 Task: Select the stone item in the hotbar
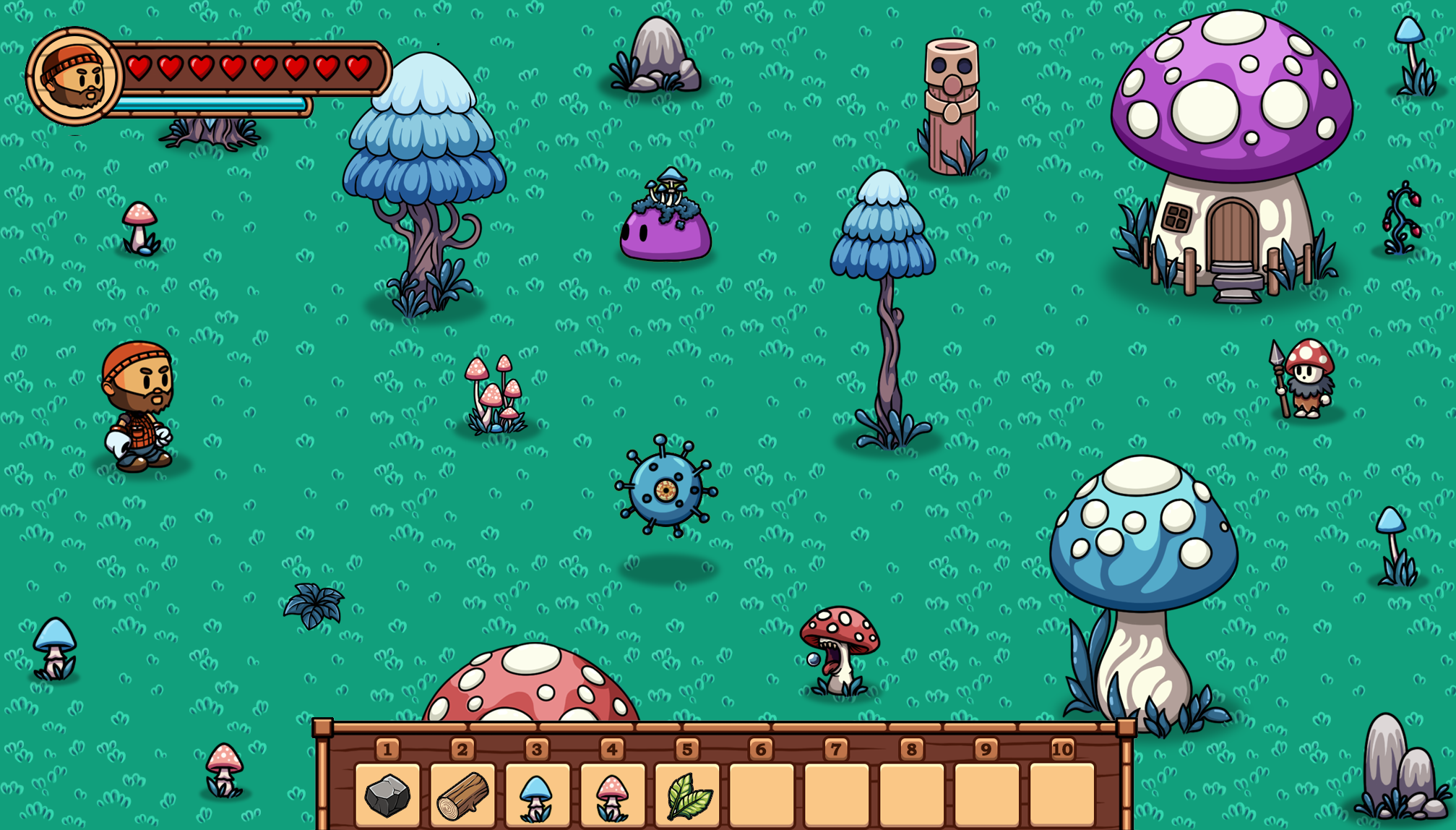387,795
